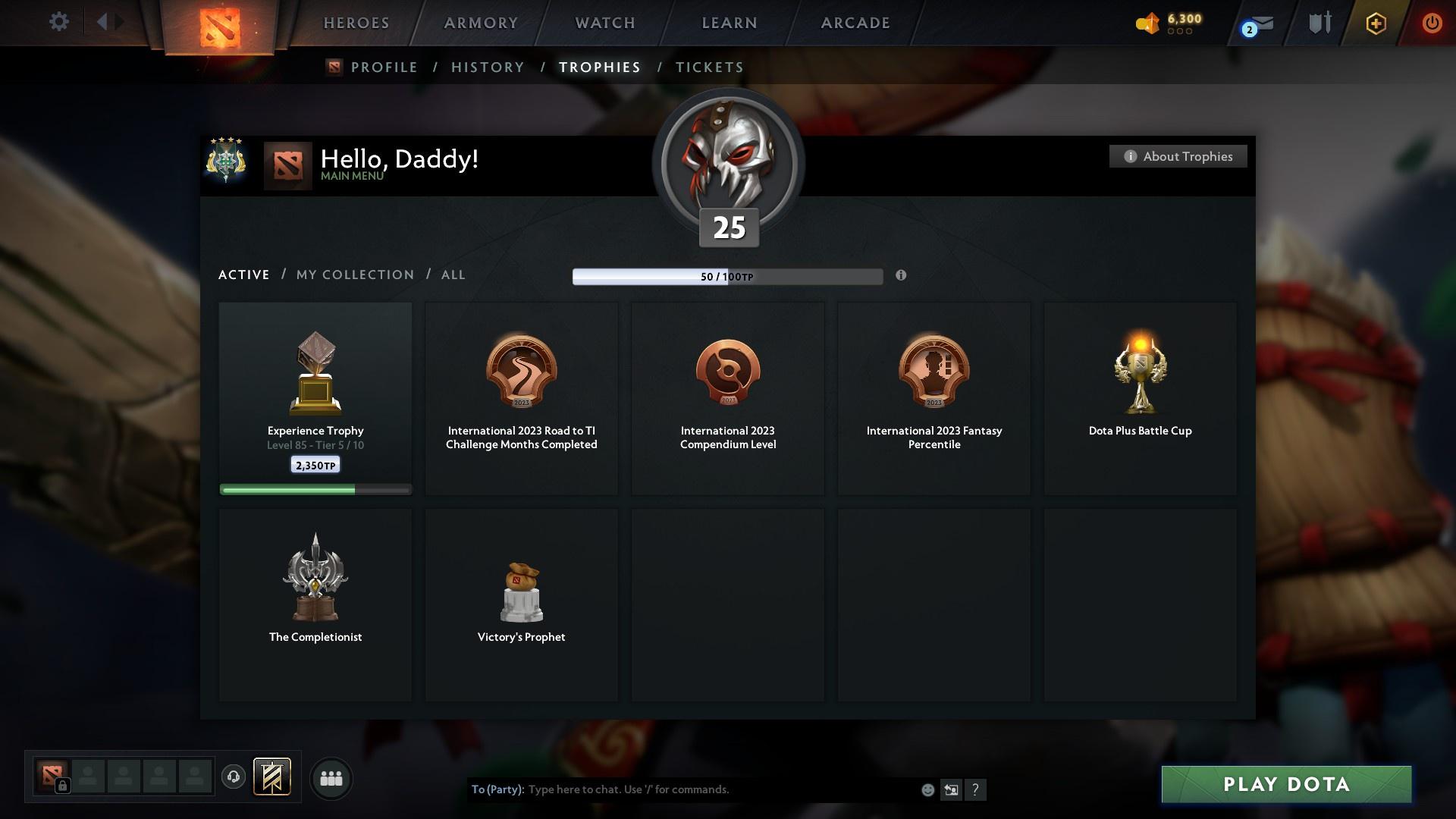Select the ALL trophies filter
1456x819 pixels.
point(453,275)
